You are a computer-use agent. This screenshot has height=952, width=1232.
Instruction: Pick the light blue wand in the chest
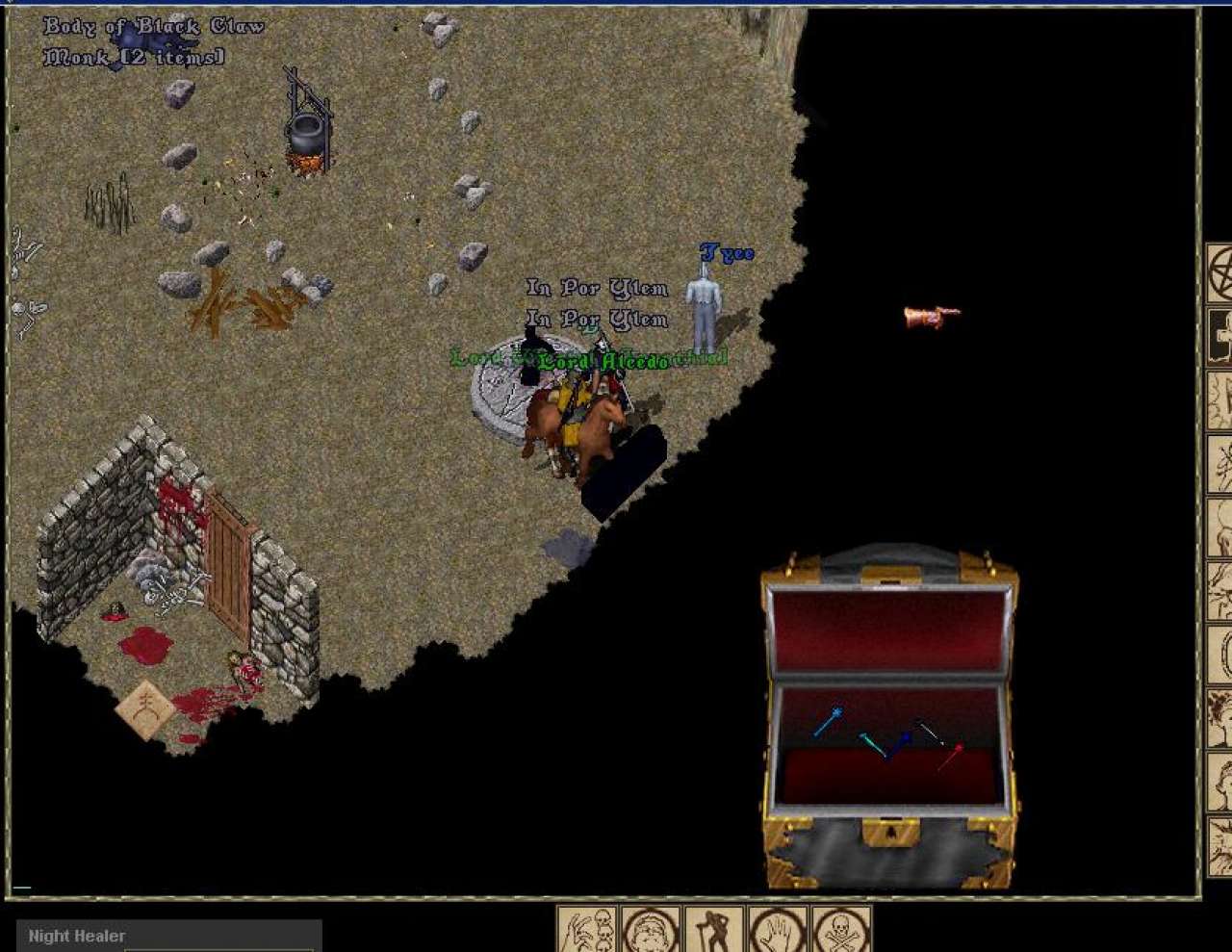tap(828, 721)
